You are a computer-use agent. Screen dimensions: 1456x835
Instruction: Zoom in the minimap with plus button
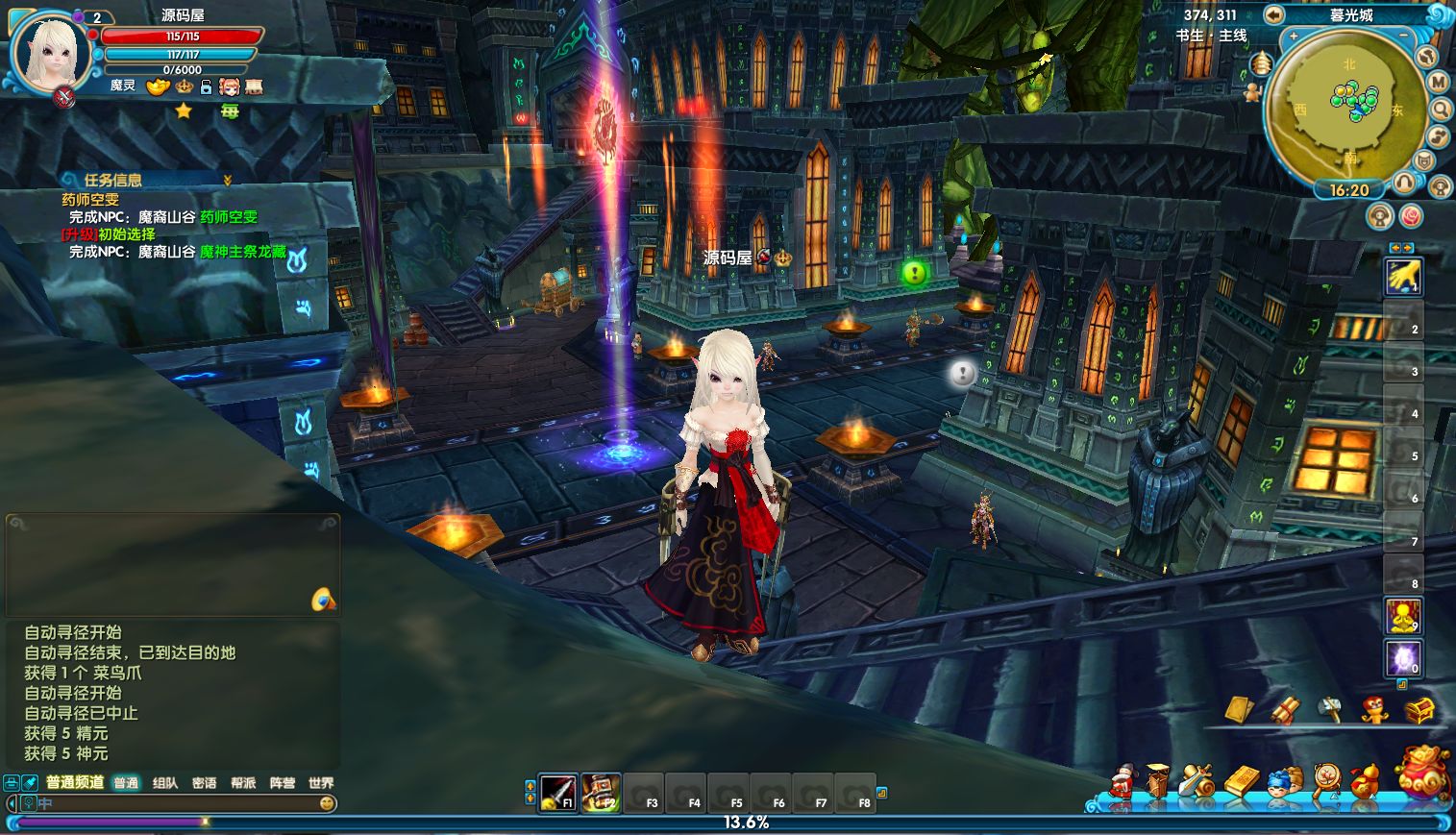[1294, 37]
